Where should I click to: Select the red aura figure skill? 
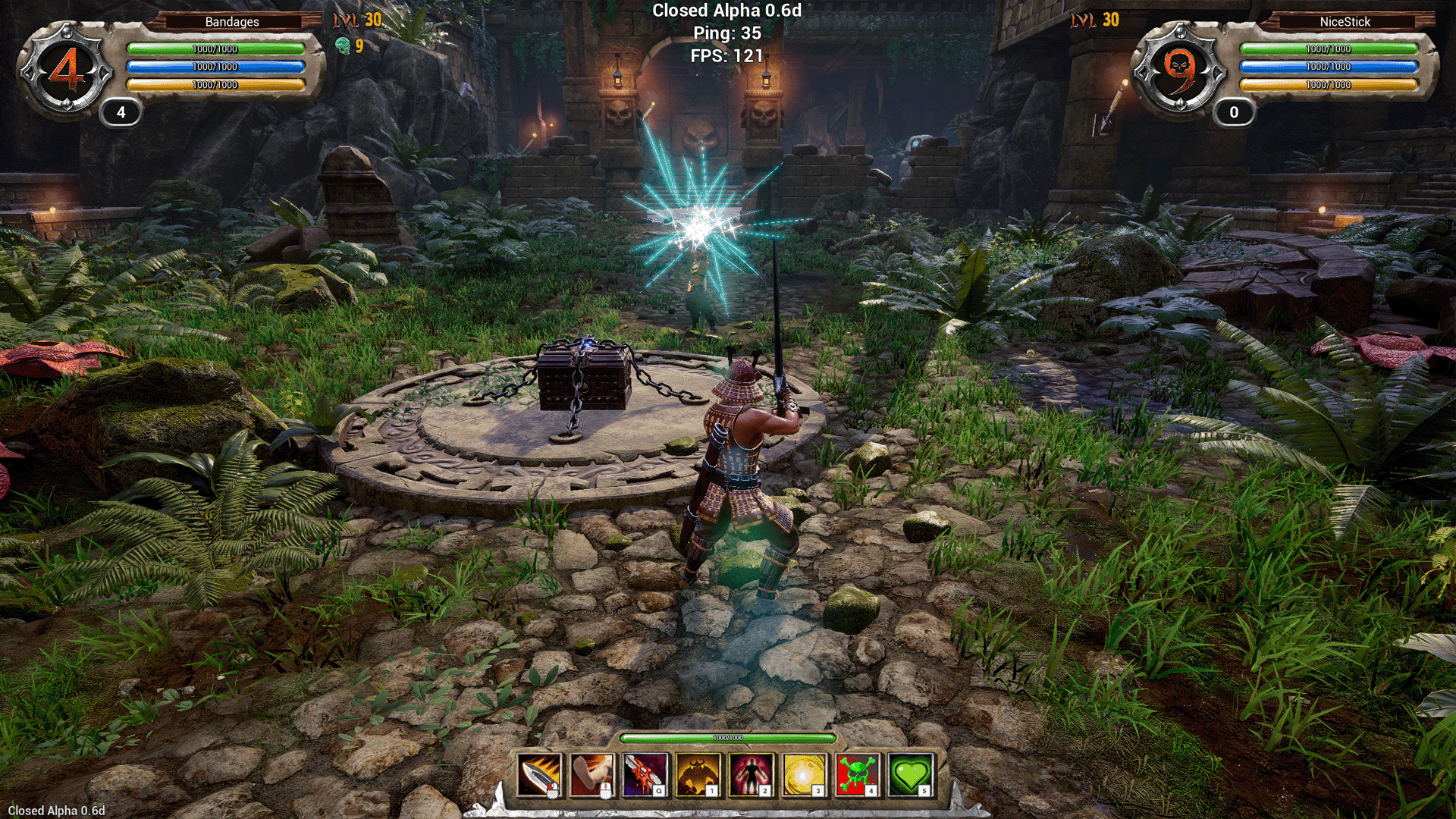click(752, 775)
